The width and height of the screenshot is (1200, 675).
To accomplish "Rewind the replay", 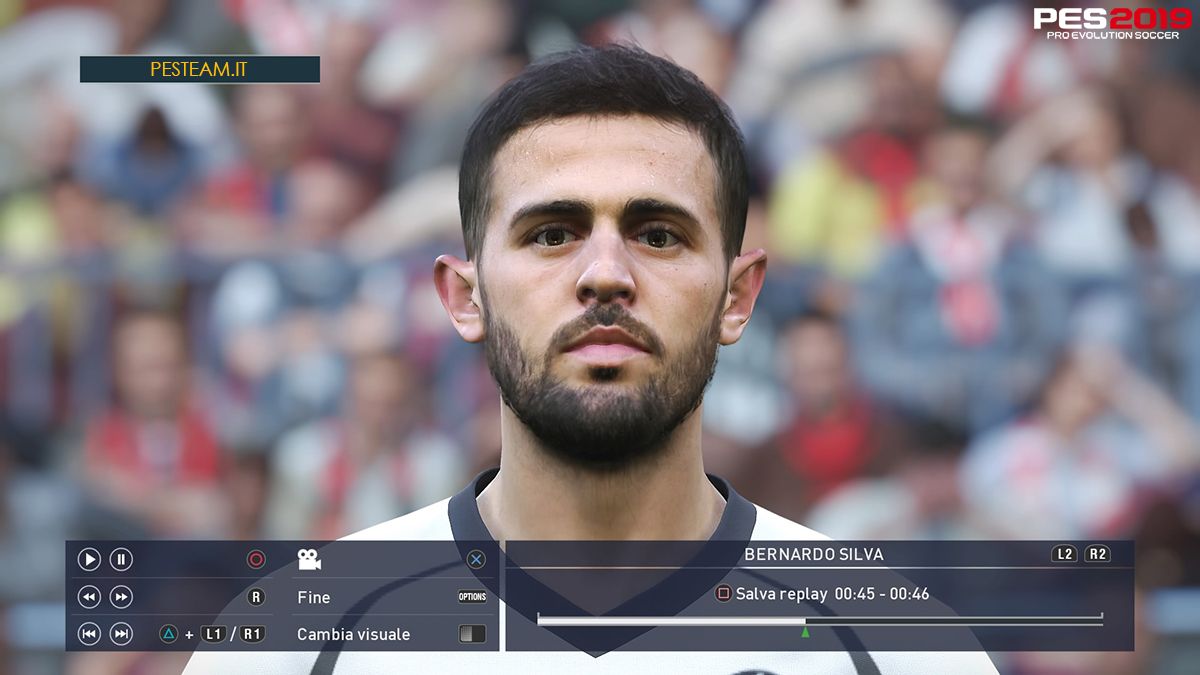I will click(x=89, y=597).
